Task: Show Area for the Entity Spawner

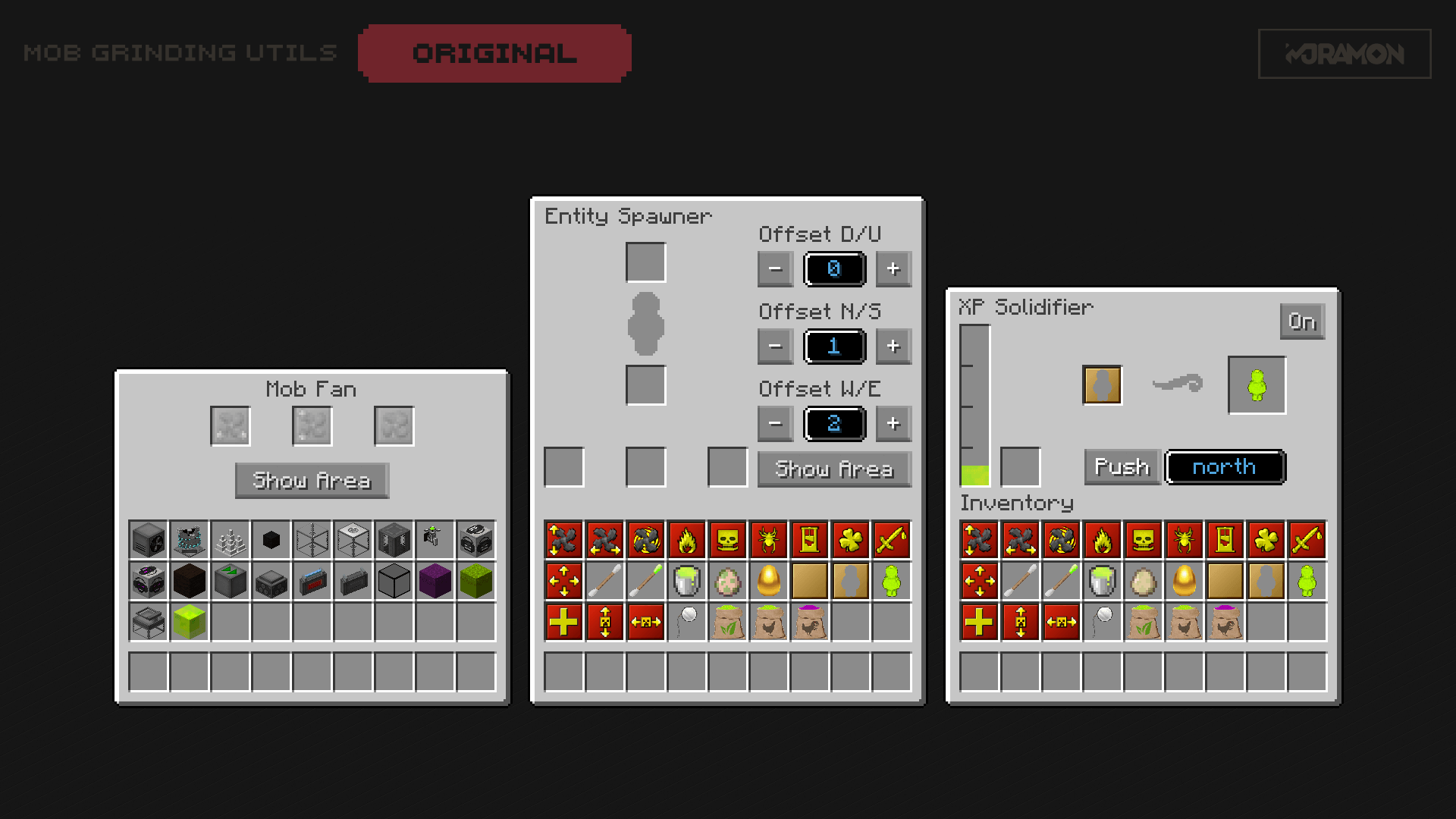Action: tap(833, 469)
